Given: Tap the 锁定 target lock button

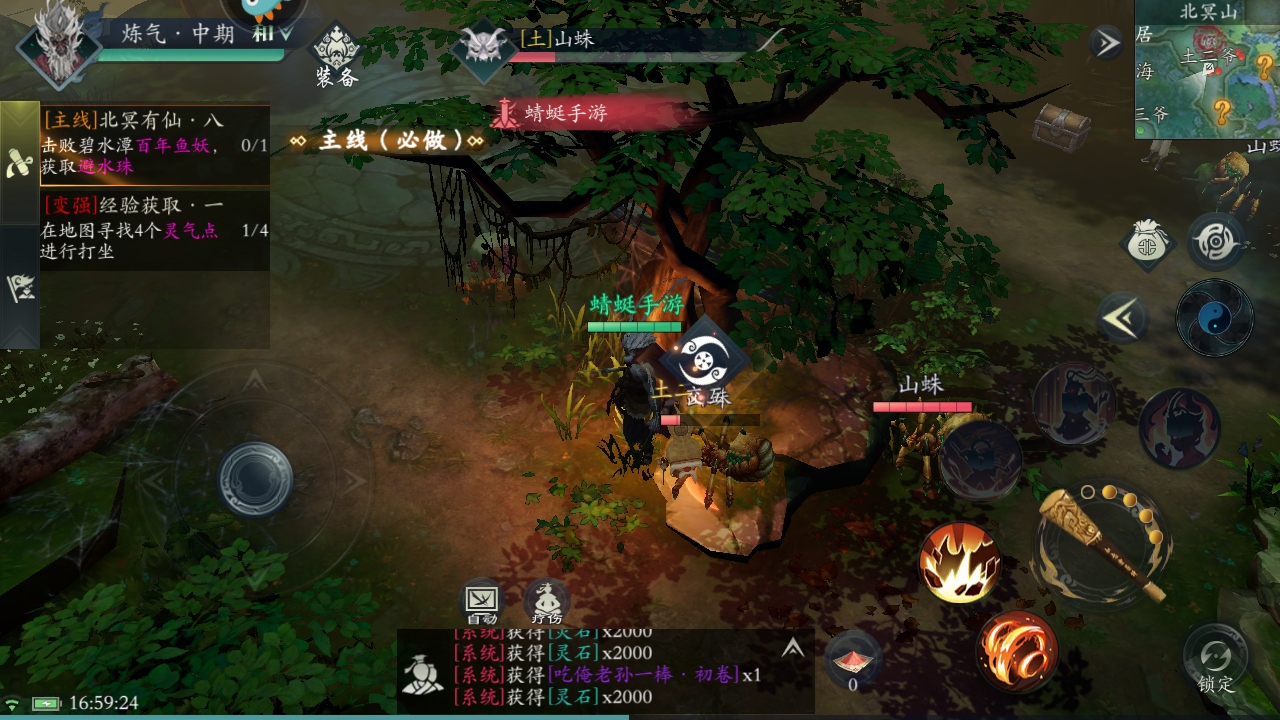Looking at the screenshot, I should tap(1215, 660).
